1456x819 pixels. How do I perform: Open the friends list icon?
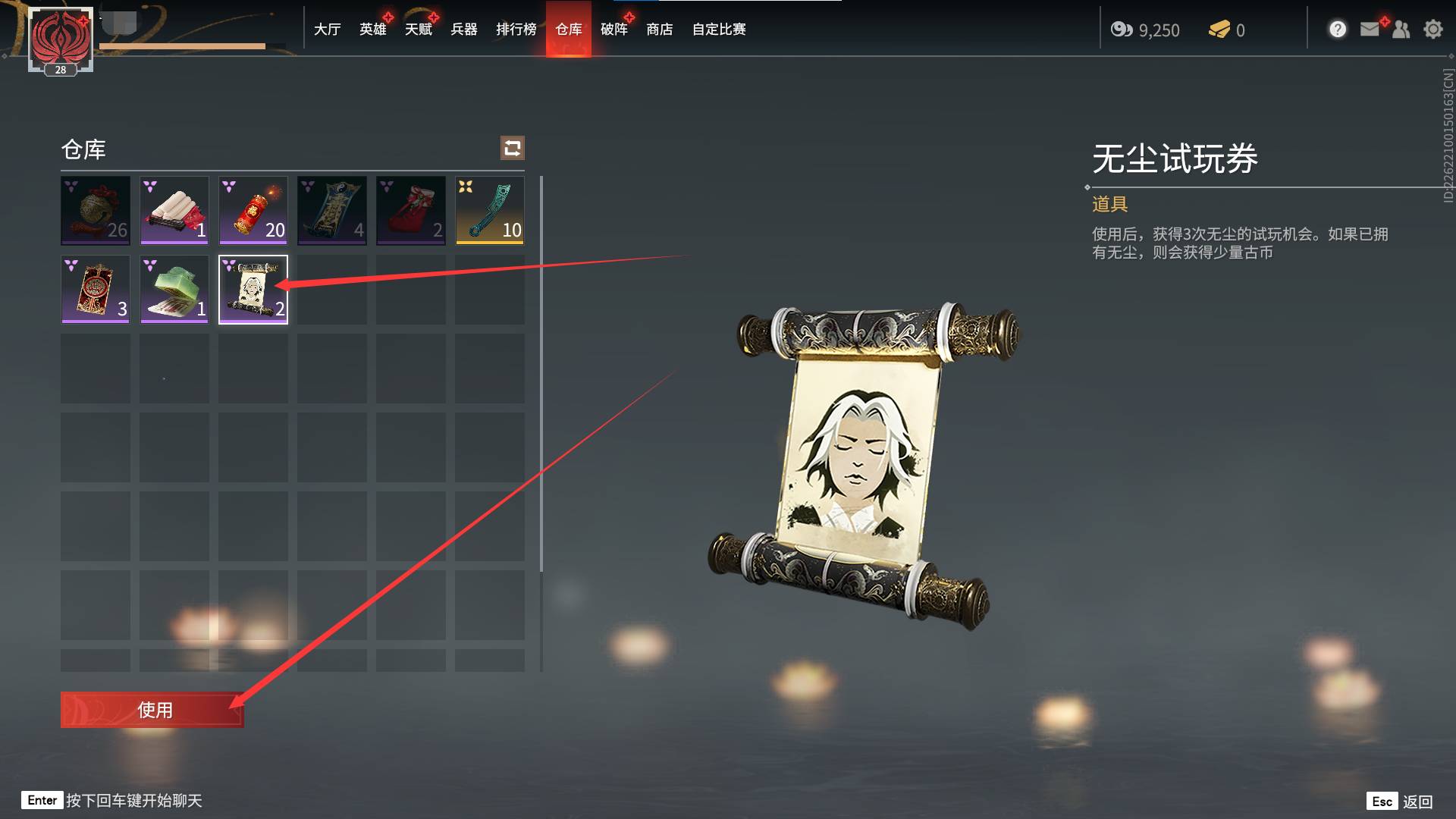[1401, 30]
